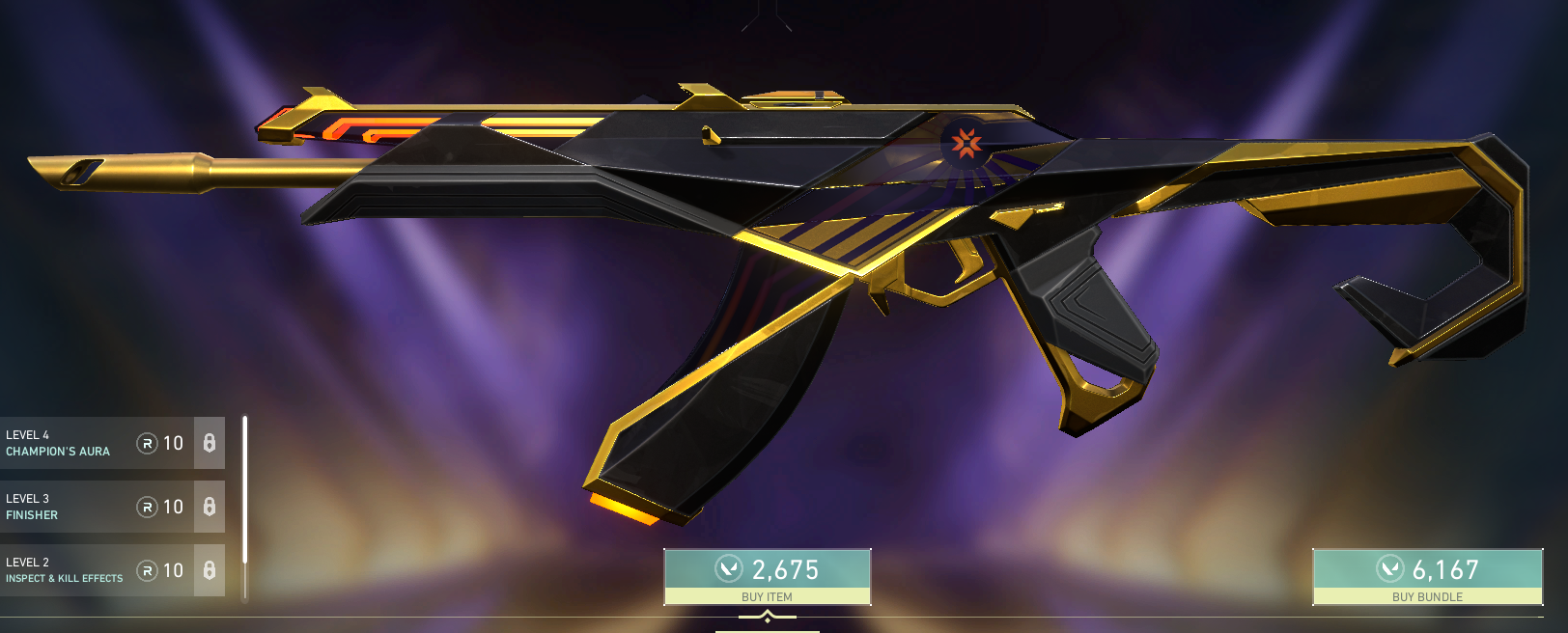Screen dimensions: 1568x633
Task: Purchase the bundle for 6,167 points
Action: coord(1427,576)
